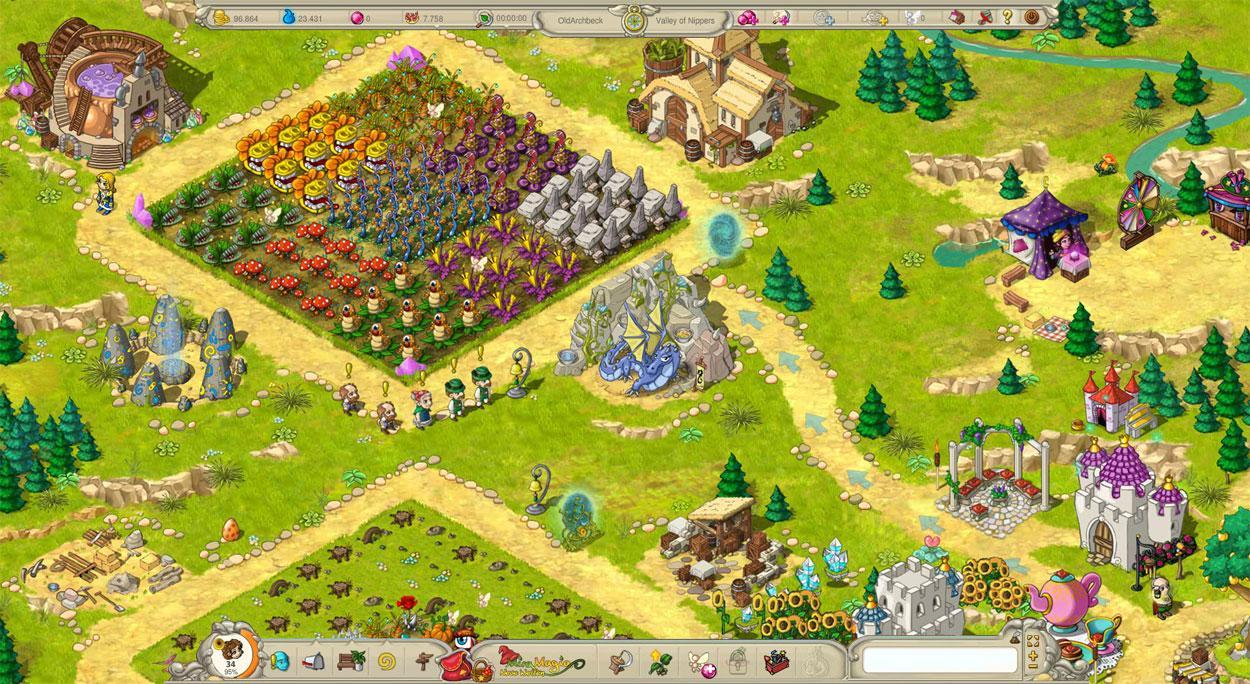
Task: Check the mailbox for messages
Action: click(x=315, y=661)
